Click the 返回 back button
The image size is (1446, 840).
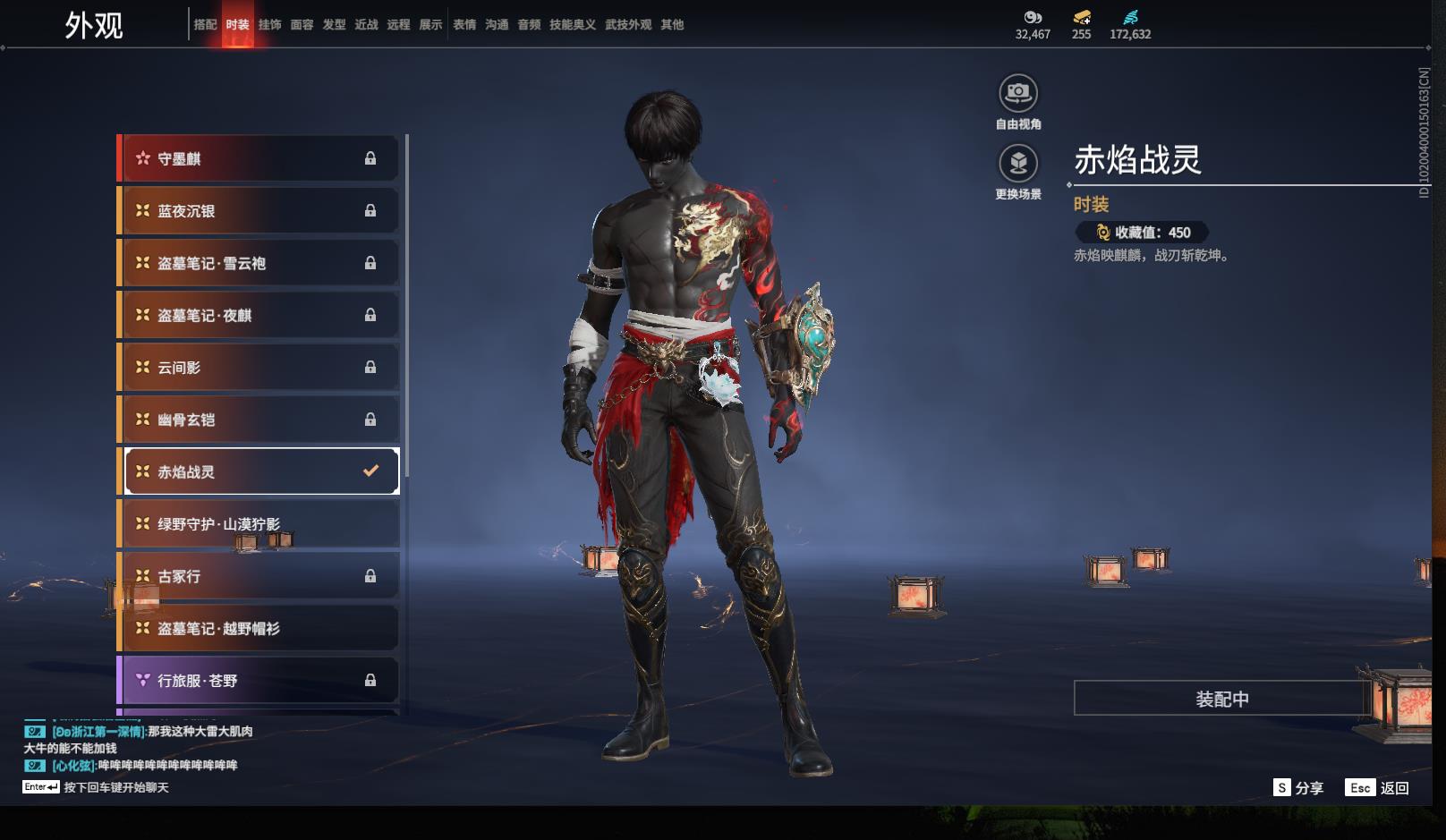point(1383,787)
